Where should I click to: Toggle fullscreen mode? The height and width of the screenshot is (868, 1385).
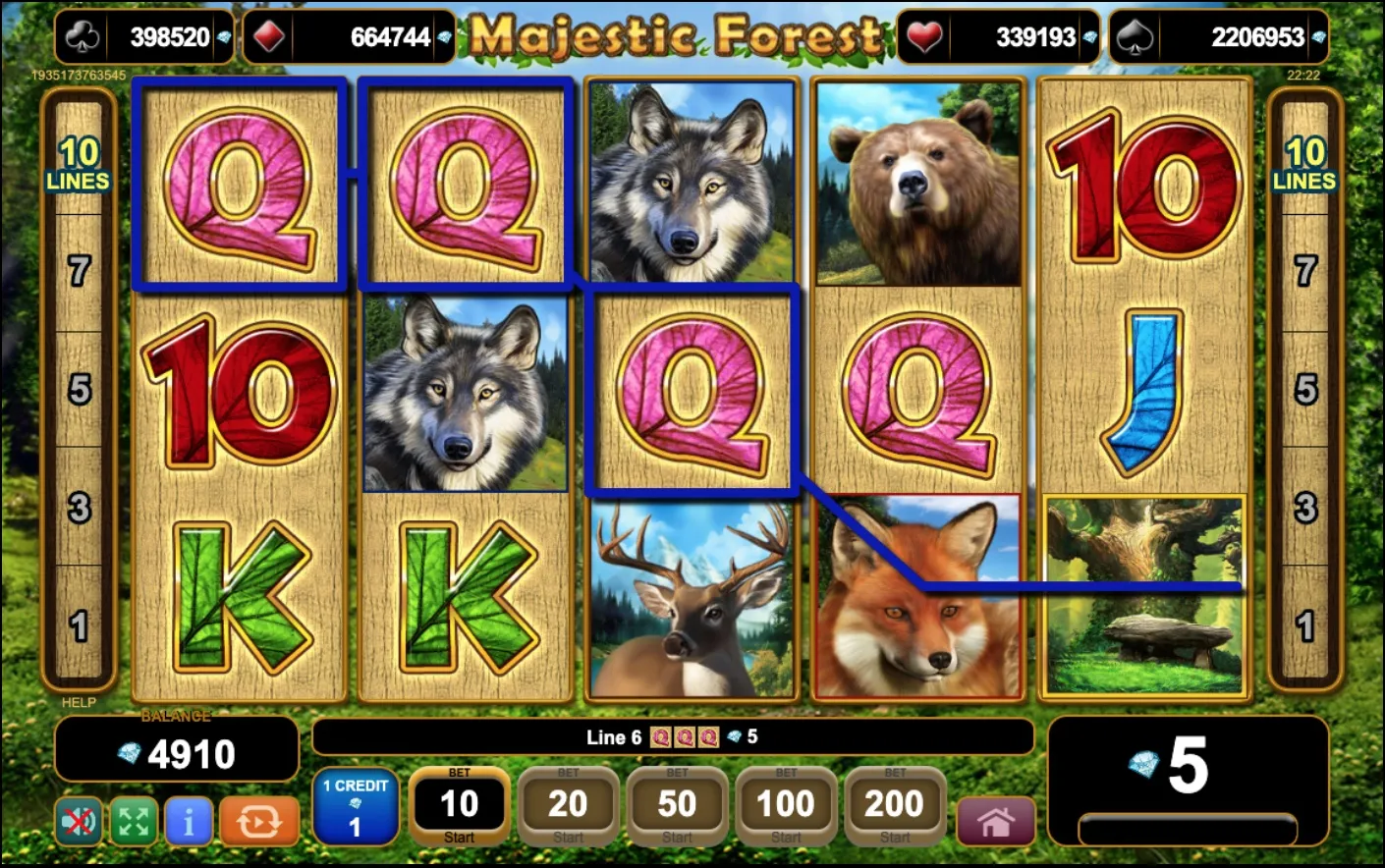pyautogui.click(x=134, y=822)
